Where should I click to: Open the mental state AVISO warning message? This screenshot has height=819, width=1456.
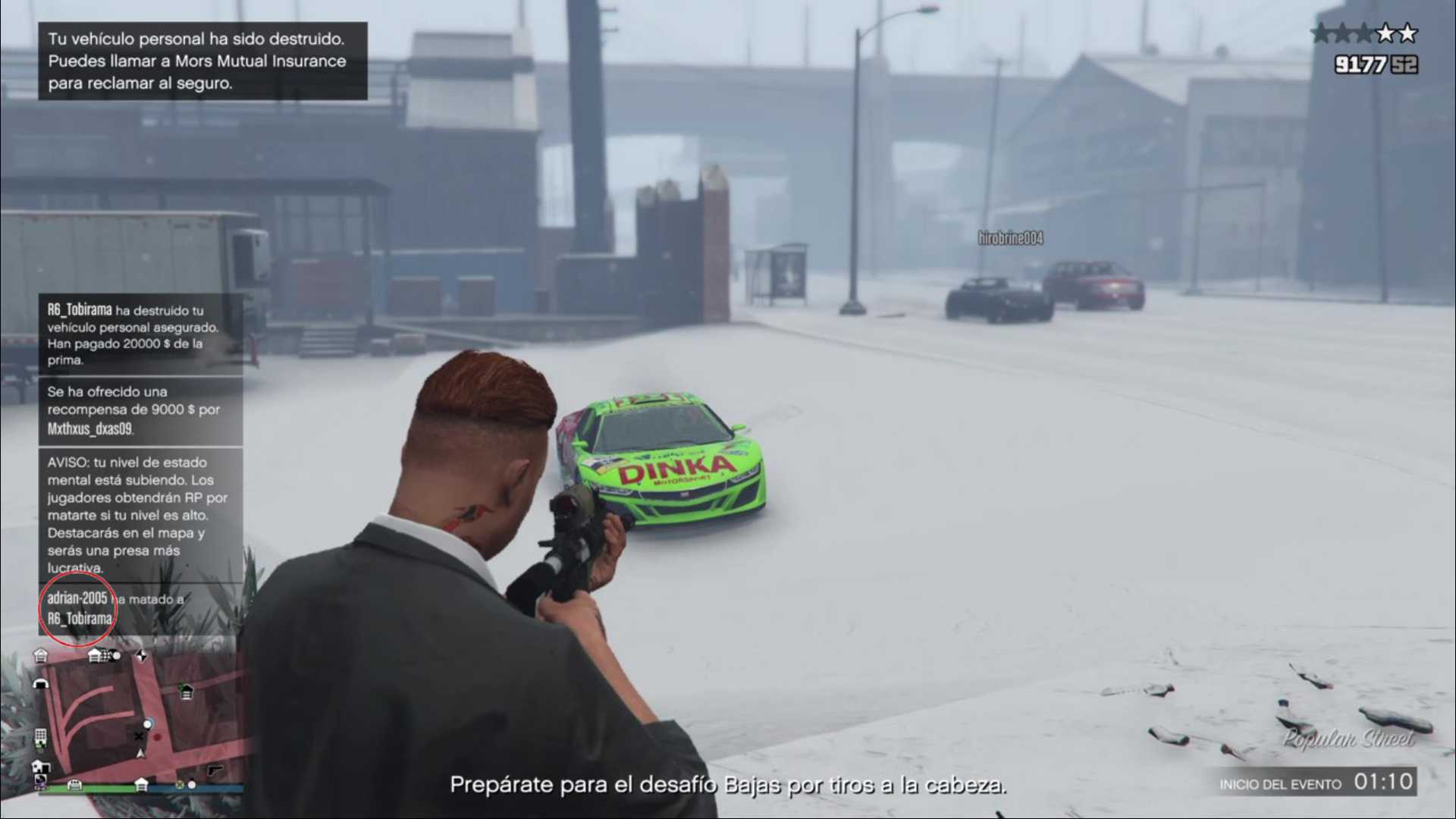click(141, 514)
